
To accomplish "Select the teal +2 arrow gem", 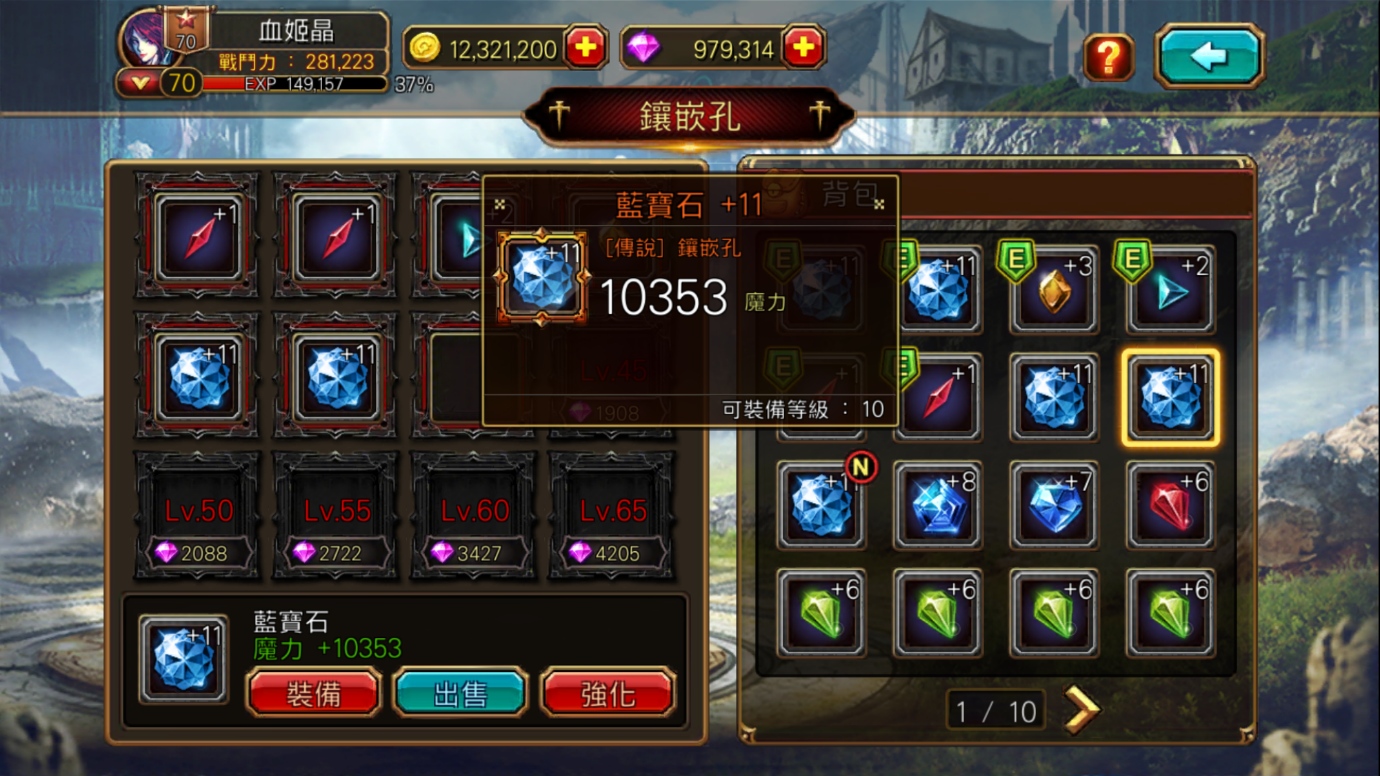I will pyautogui.click(x=1170, y=290).
